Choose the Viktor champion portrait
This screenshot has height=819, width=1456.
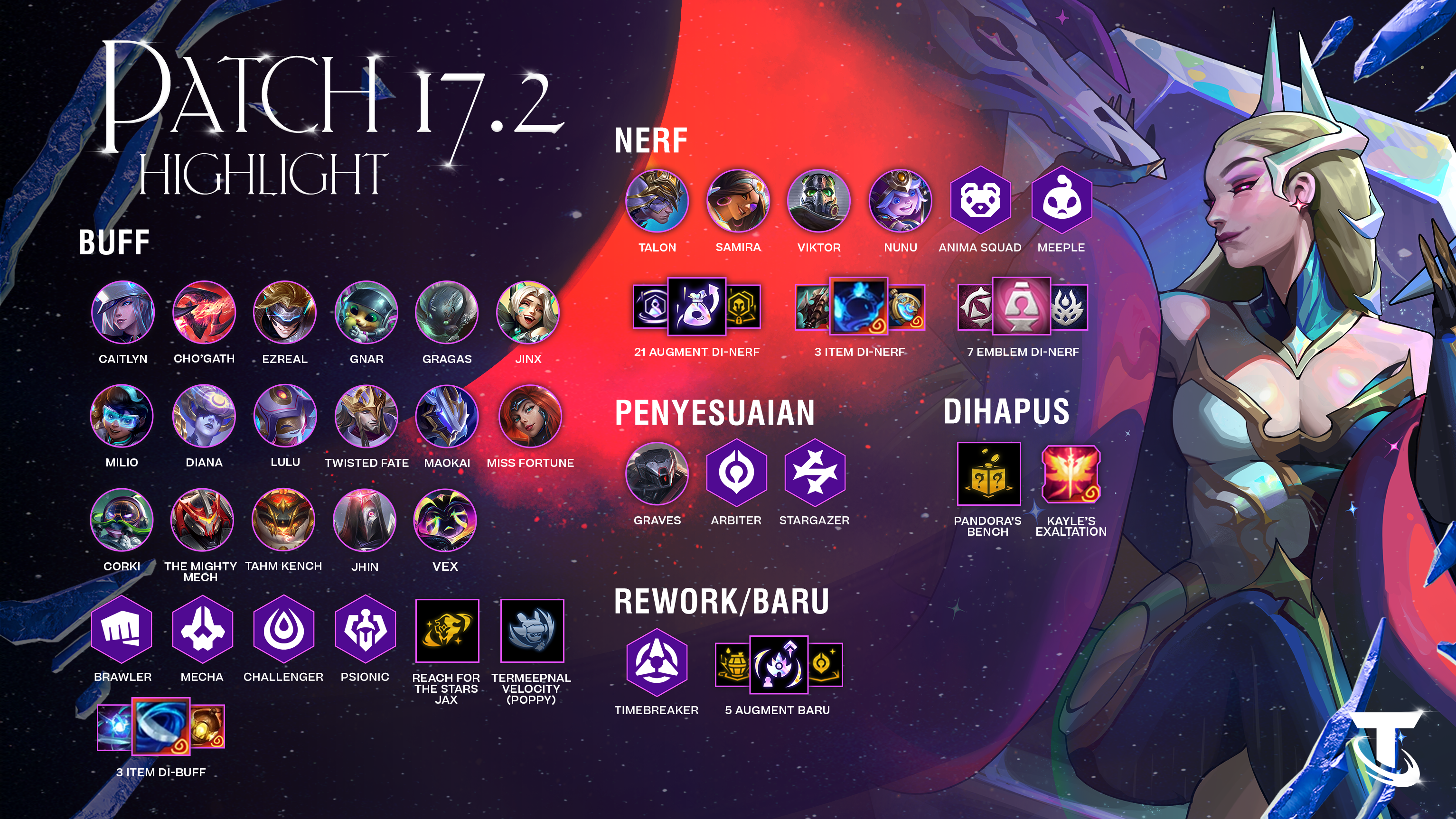point(819,201)
